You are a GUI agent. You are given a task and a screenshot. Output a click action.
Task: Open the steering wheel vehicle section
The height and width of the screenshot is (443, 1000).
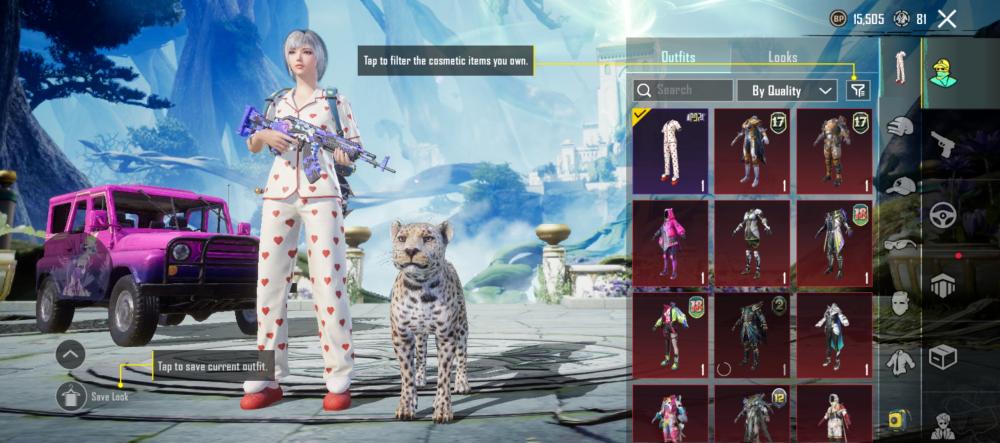click(943, 214)
